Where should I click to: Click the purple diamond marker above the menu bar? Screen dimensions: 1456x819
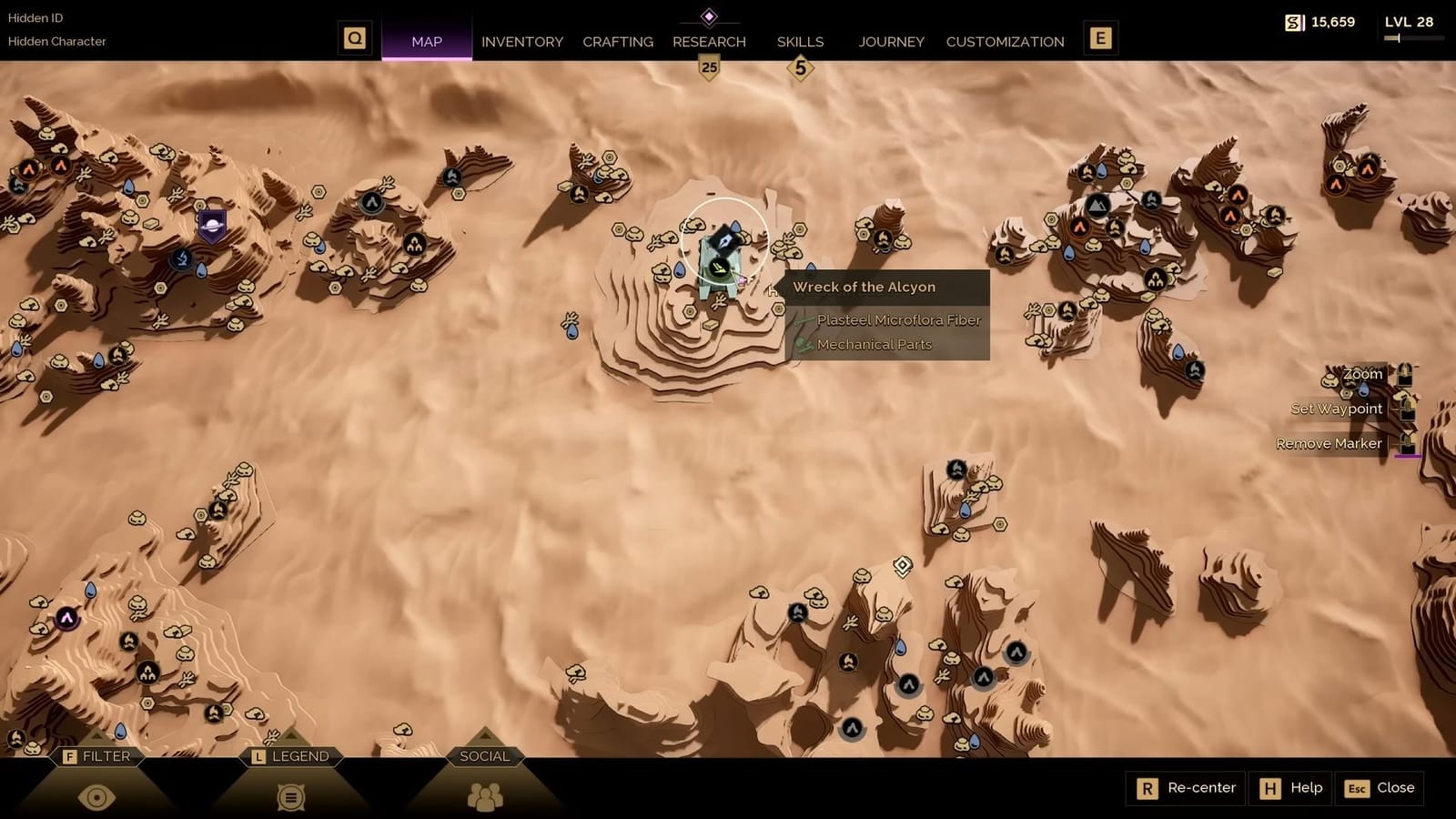click(709, 15)
